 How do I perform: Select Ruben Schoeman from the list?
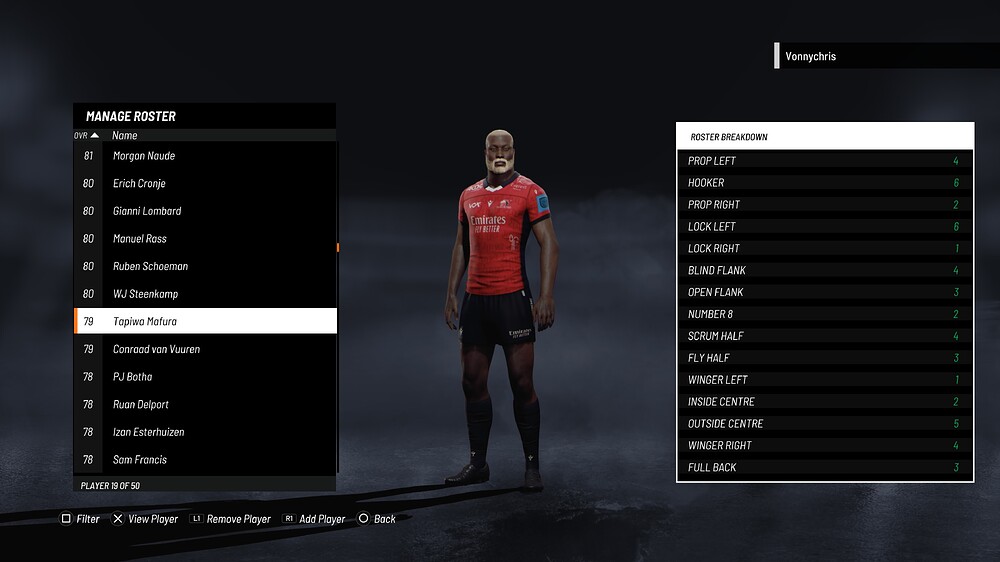tap(204, 267)
